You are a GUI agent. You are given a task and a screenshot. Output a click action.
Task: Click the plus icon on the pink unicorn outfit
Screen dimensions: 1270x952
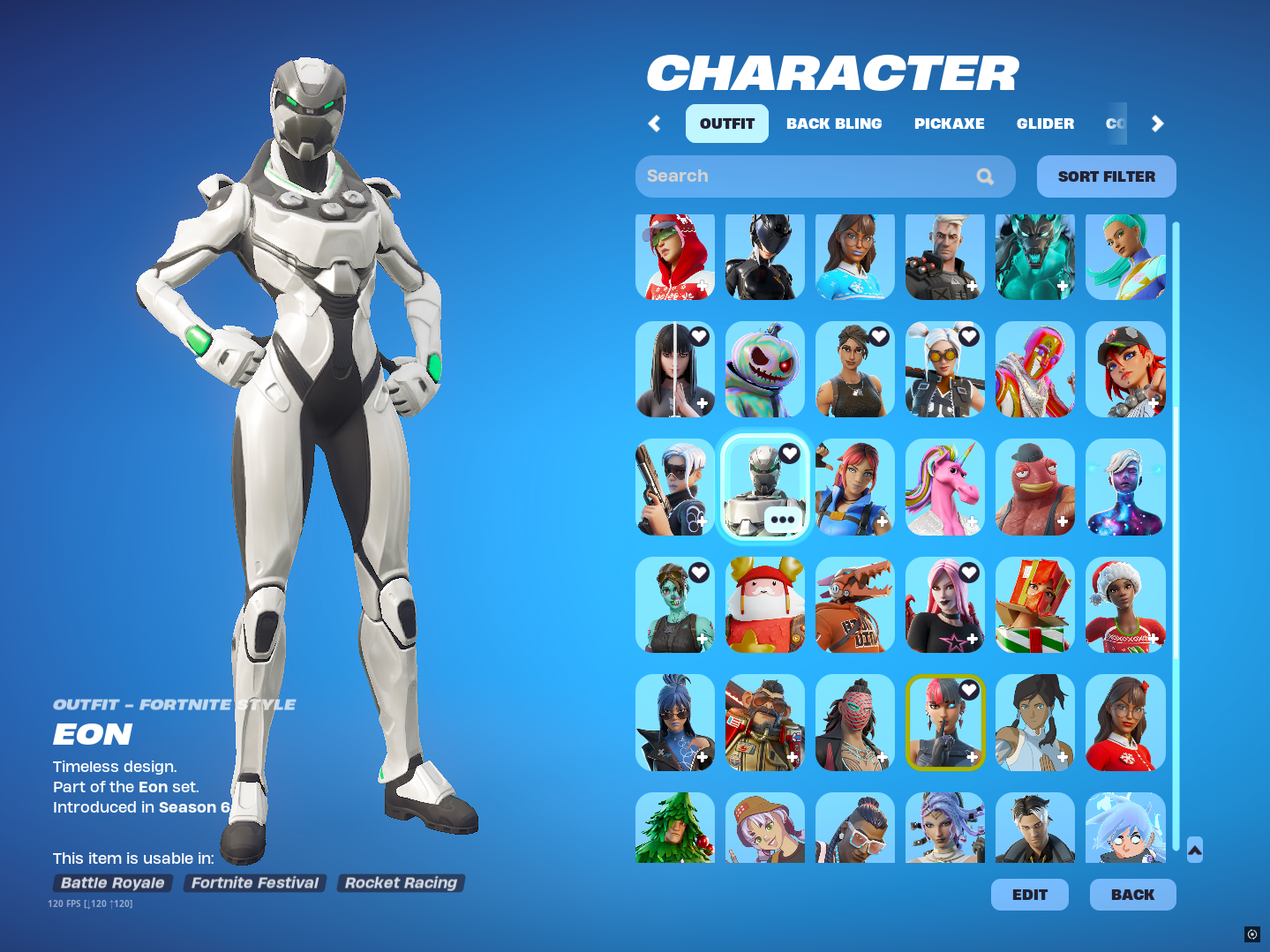point(972,521)
